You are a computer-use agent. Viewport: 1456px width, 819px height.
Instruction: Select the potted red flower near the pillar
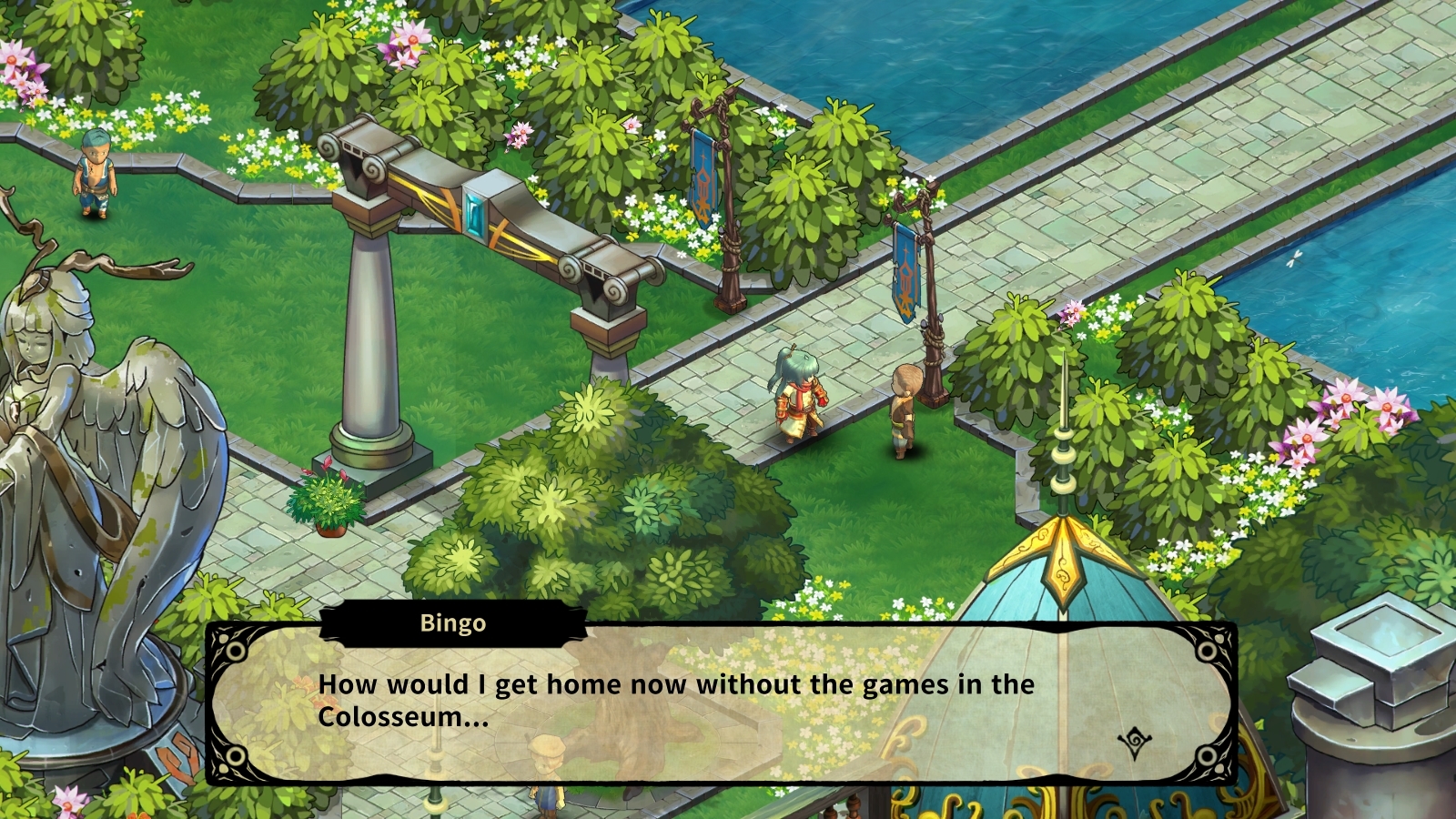click(324, 496)
